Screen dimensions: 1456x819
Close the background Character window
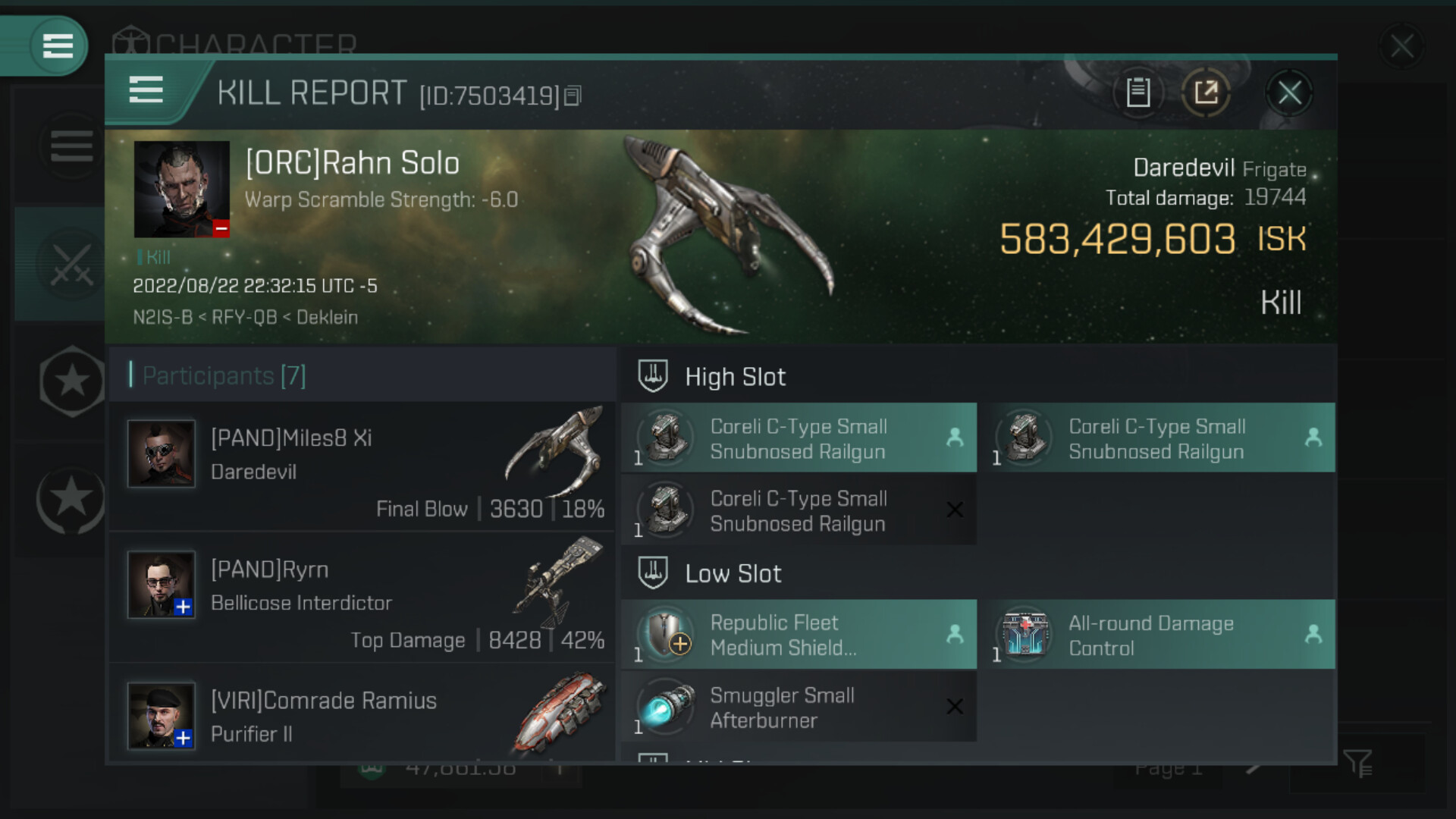(x=1401, y=46)
